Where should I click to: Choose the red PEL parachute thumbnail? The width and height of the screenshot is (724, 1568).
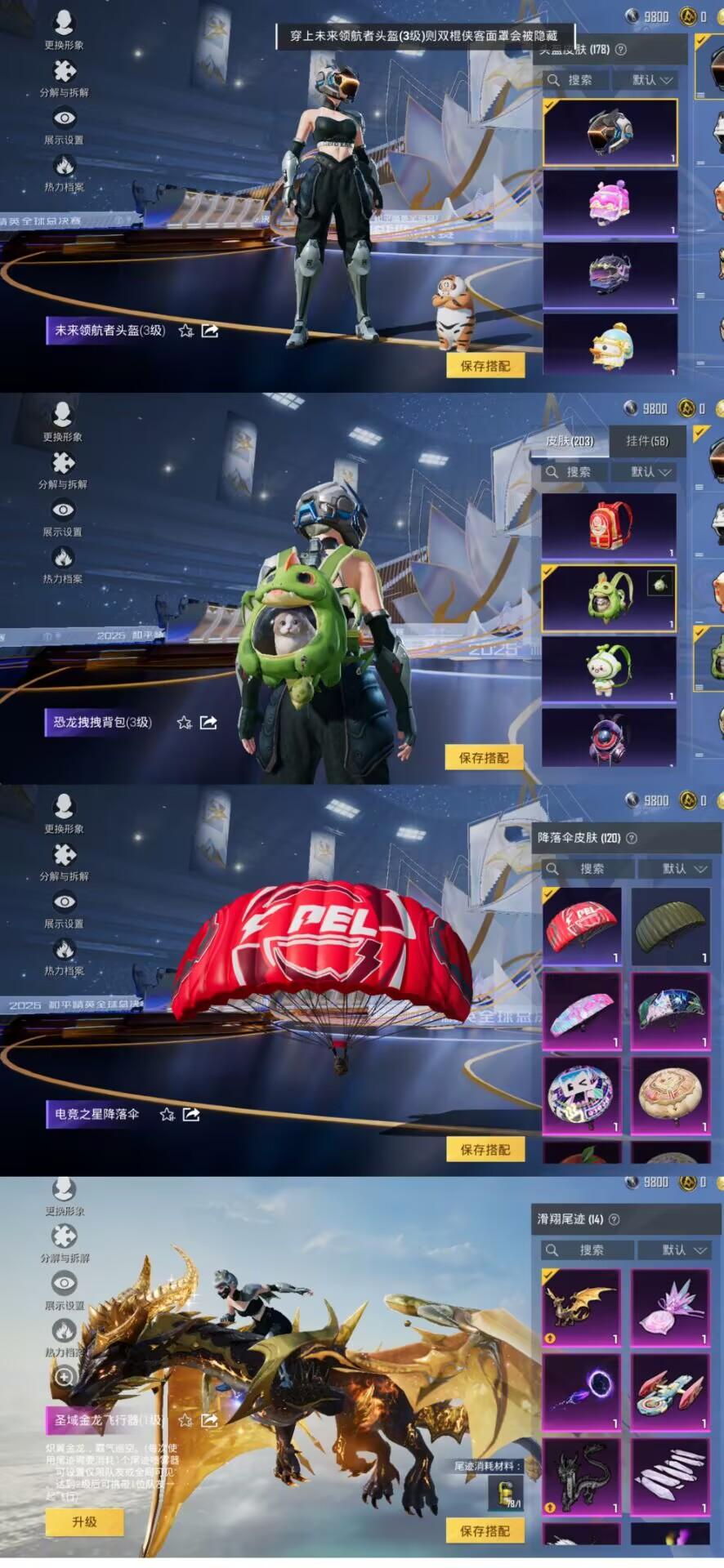pos(581,926)
